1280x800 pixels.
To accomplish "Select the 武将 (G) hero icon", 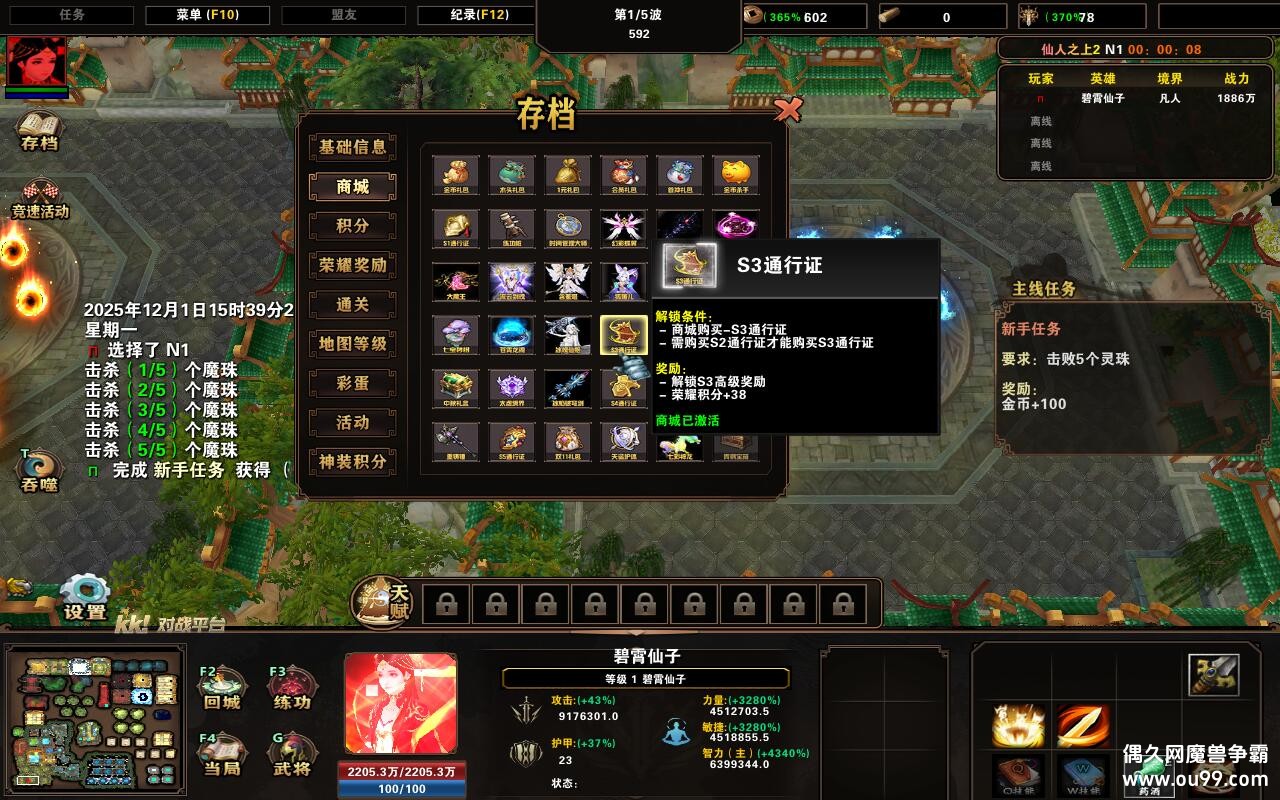I will click(290, 752).
